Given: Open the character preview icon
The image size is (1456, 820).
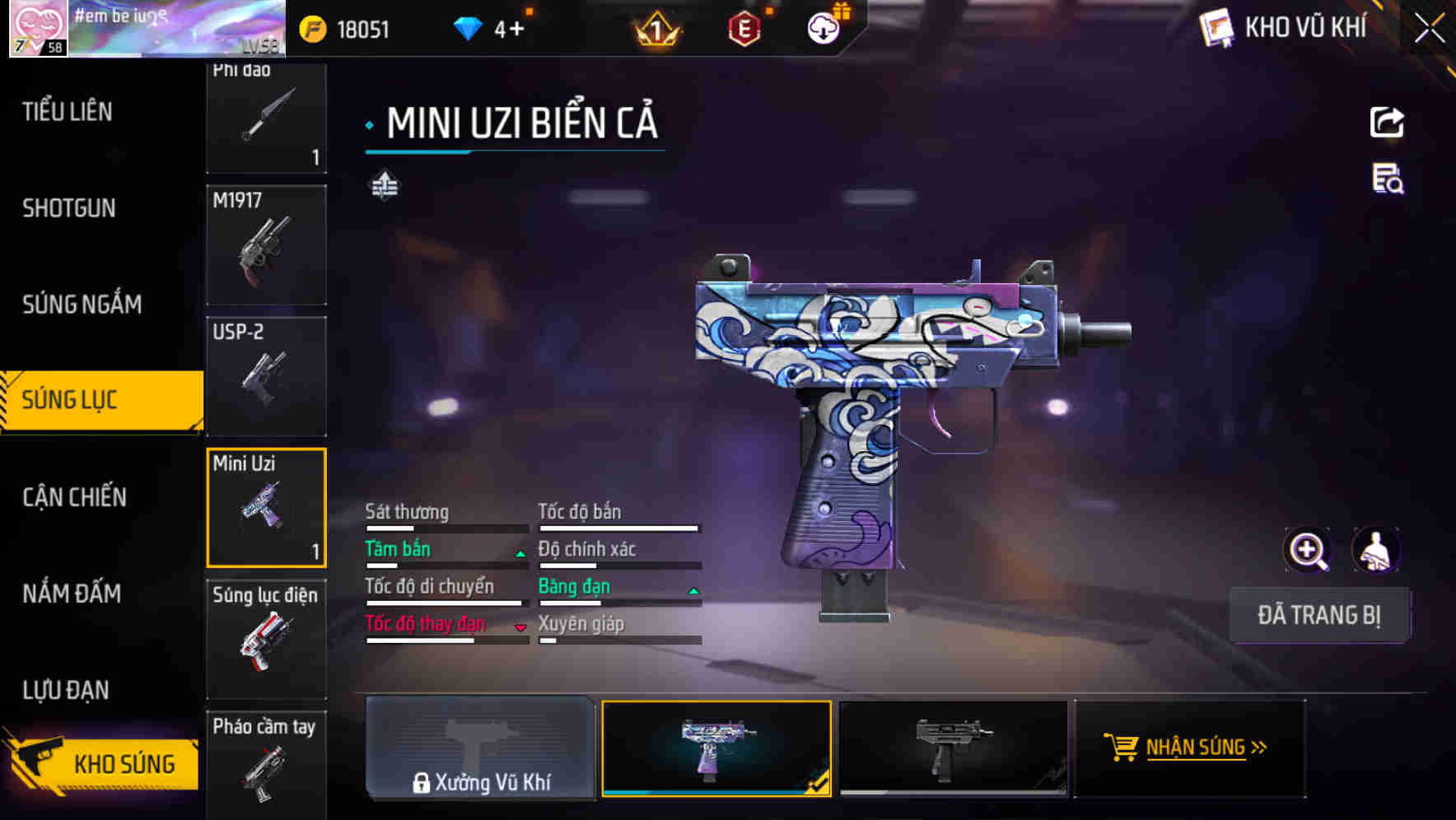Looking at the screenshot, I should coord(1375,550).
